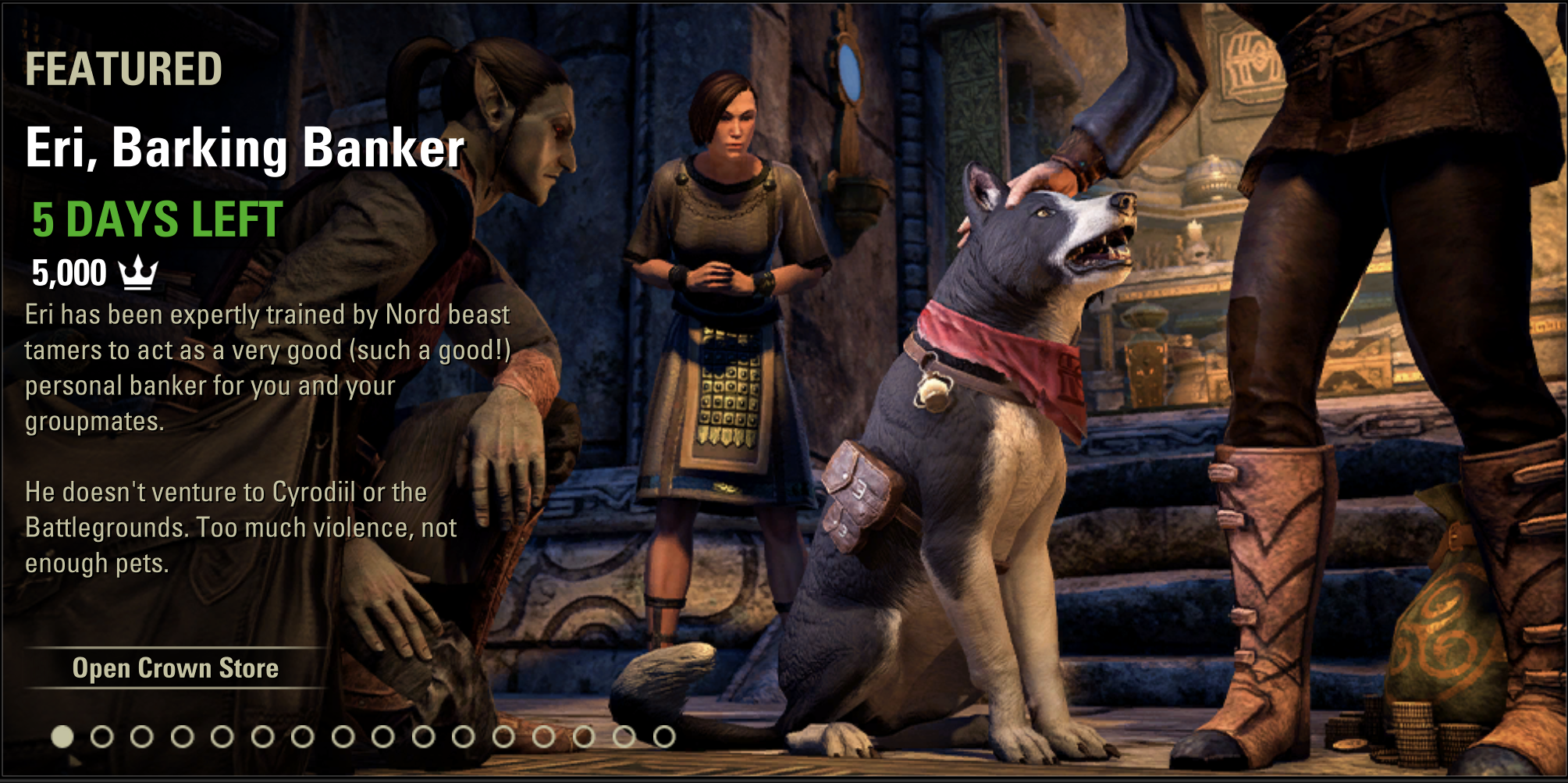Open the Crown Store
The image size is (1568, 783).
coord(176,668)
